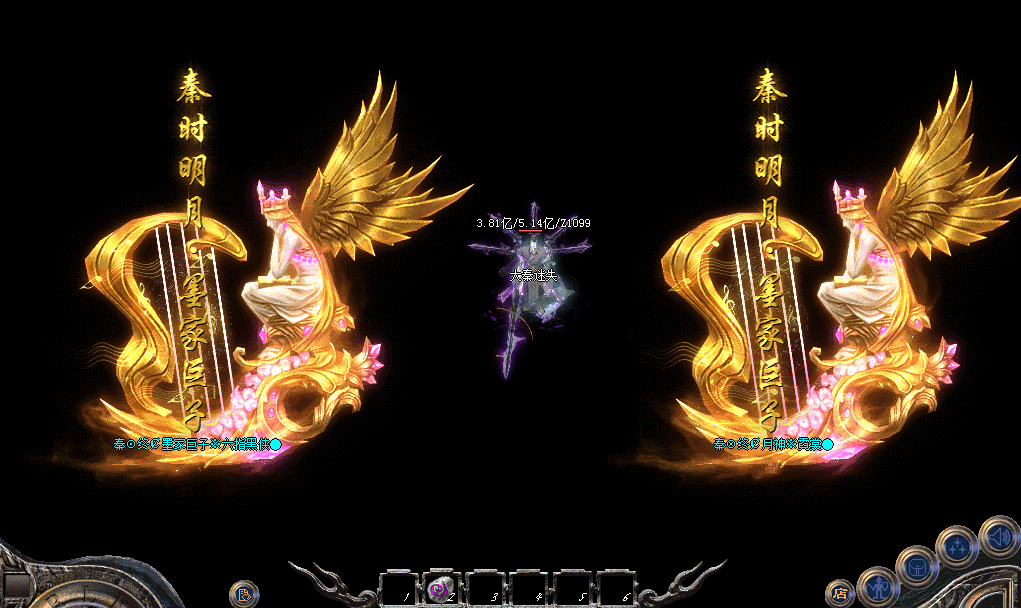The image size is (1021, 608).
Task: Open the skills panel with three stars
Action: [x=956, y=546]
